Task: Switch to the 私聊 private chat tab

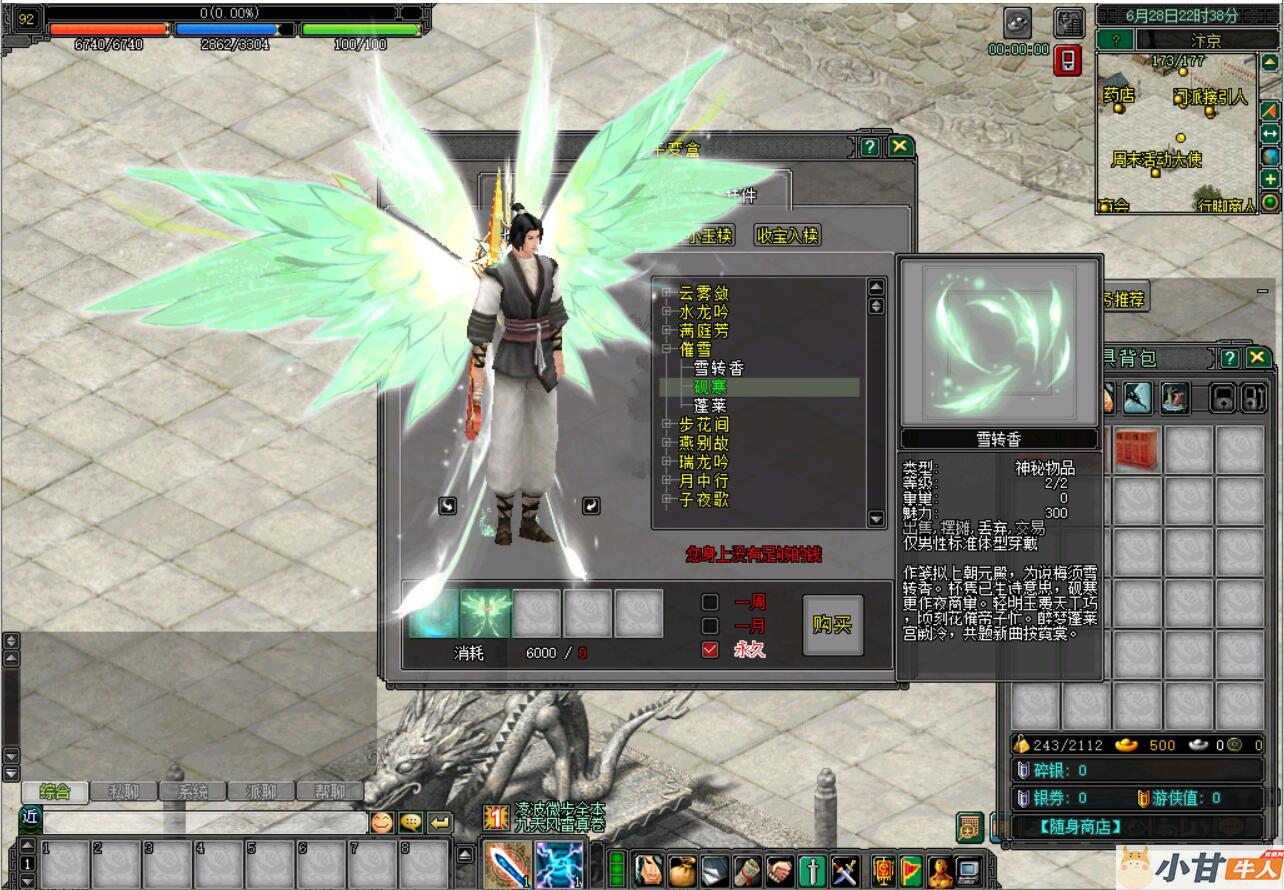Action: click(124, 792)
